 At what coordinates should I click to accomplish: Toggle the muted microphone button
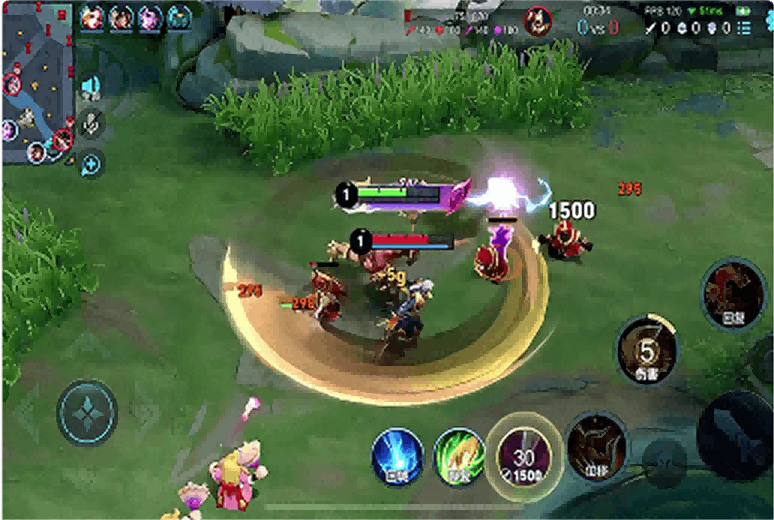(91, 124)
